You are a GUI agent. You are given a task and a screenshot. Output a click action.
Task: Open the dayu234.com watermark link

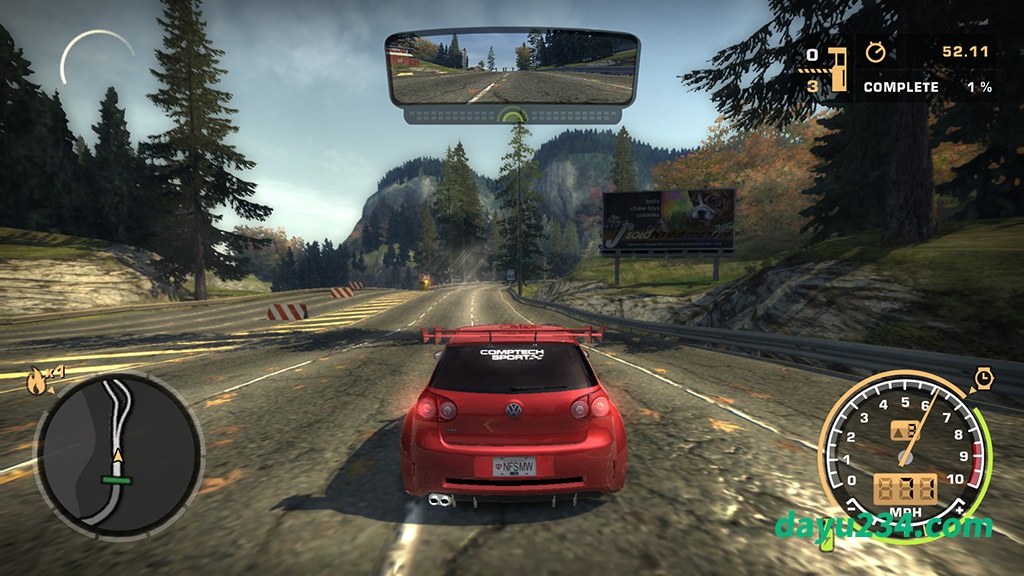tap(883, 525)
